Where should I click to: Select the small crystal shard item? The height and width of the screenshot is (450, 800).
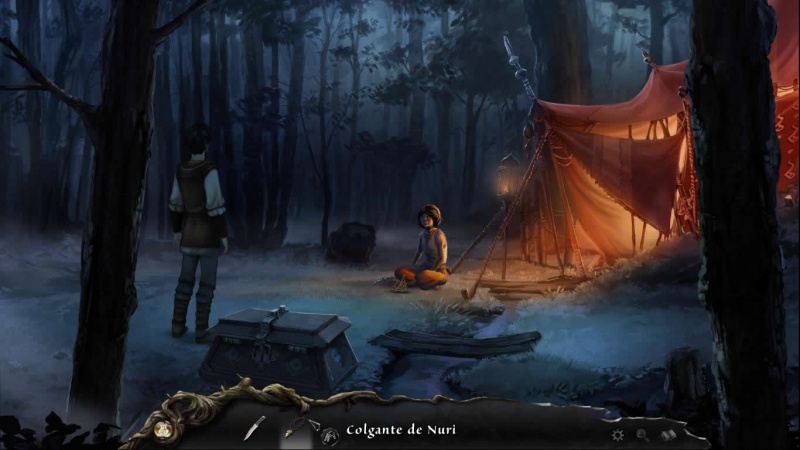313,425
